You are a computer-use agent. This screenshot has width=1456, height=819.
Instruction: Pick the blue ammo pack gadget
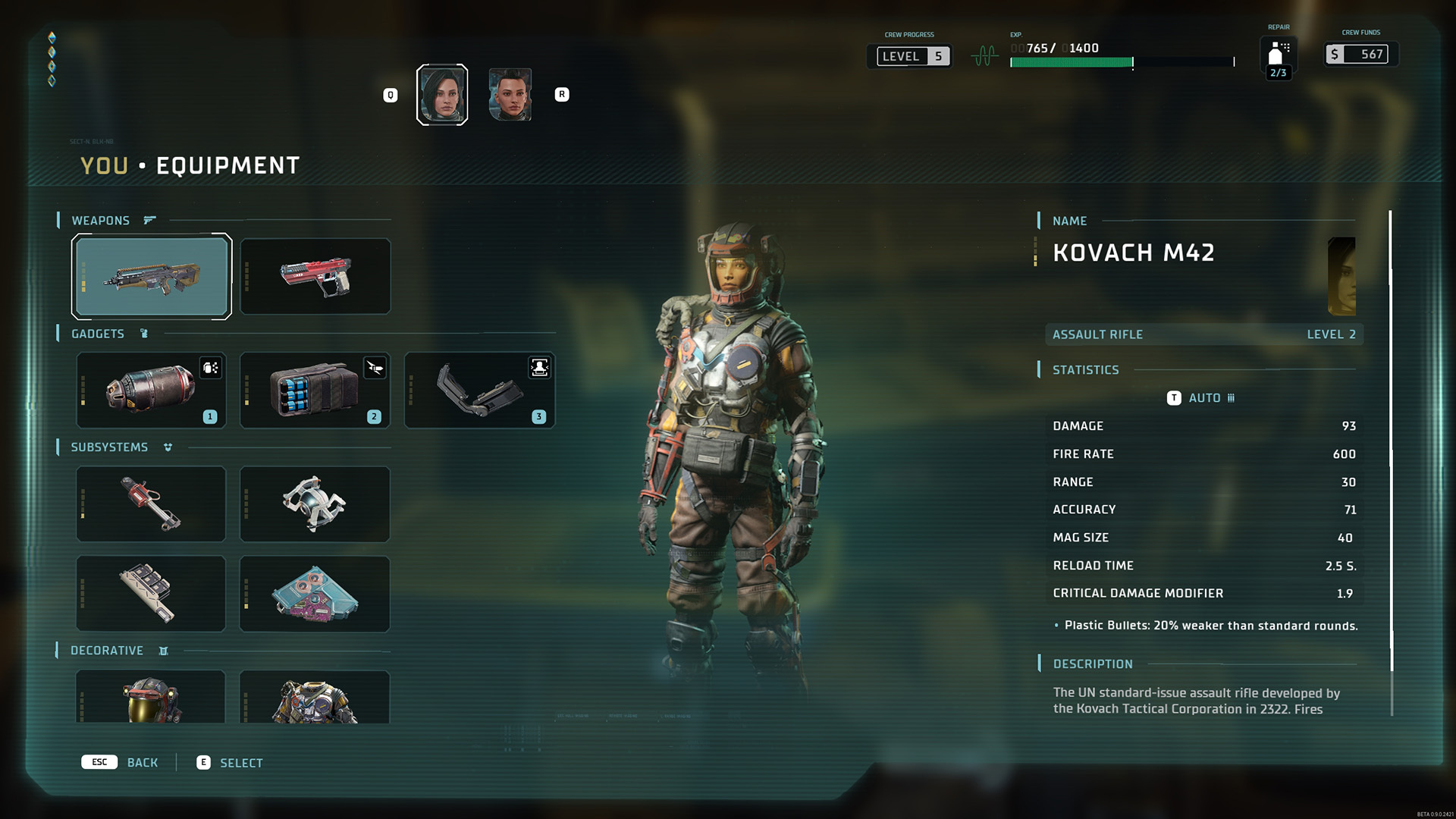coord(315,390)
